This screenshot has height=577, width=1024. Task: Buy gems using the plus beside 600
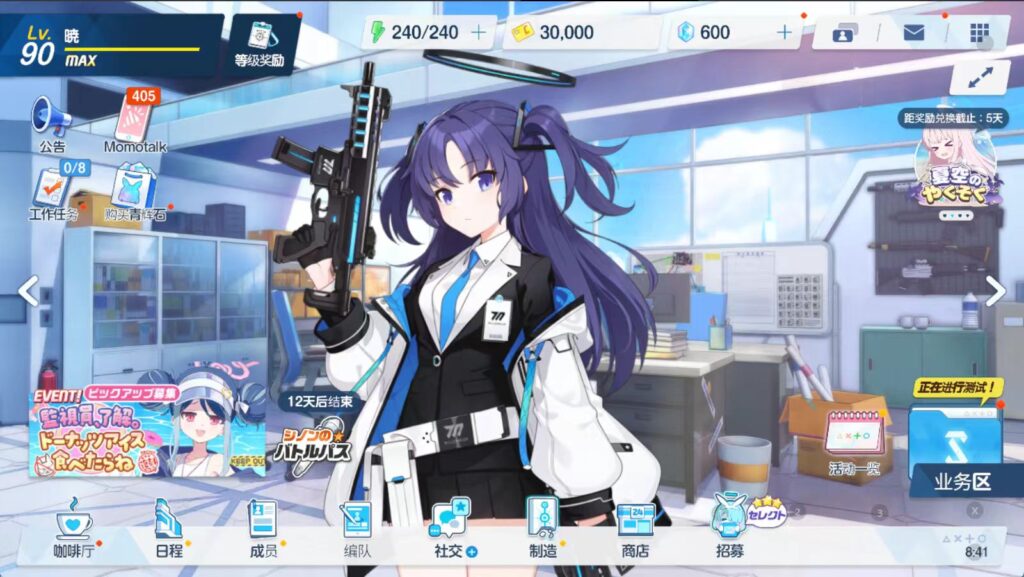click(784, 32)
